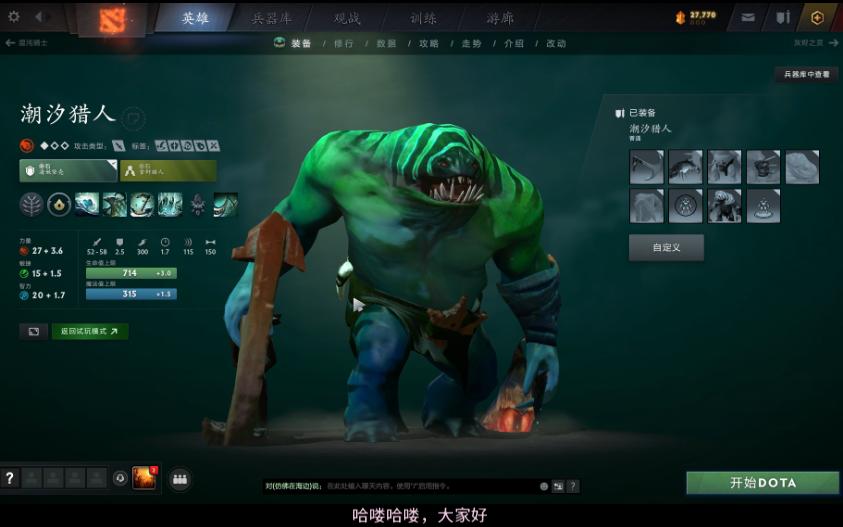Screen dimensions: 843x527
Task: Switch to the 攻略 sub-tab
Action: tap(429, 44)
